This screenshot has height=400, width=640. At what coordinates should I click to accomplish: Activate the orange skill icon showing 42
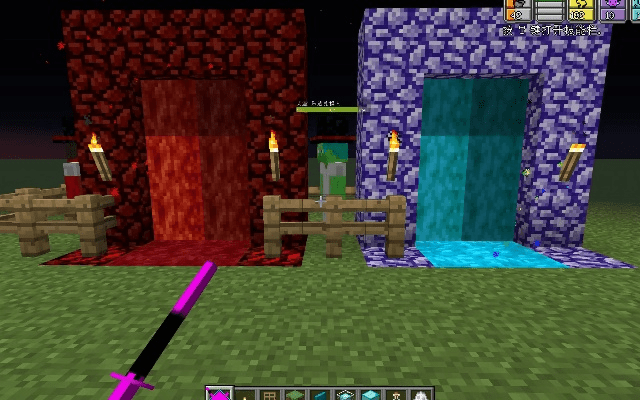click(x=517, y=10)
